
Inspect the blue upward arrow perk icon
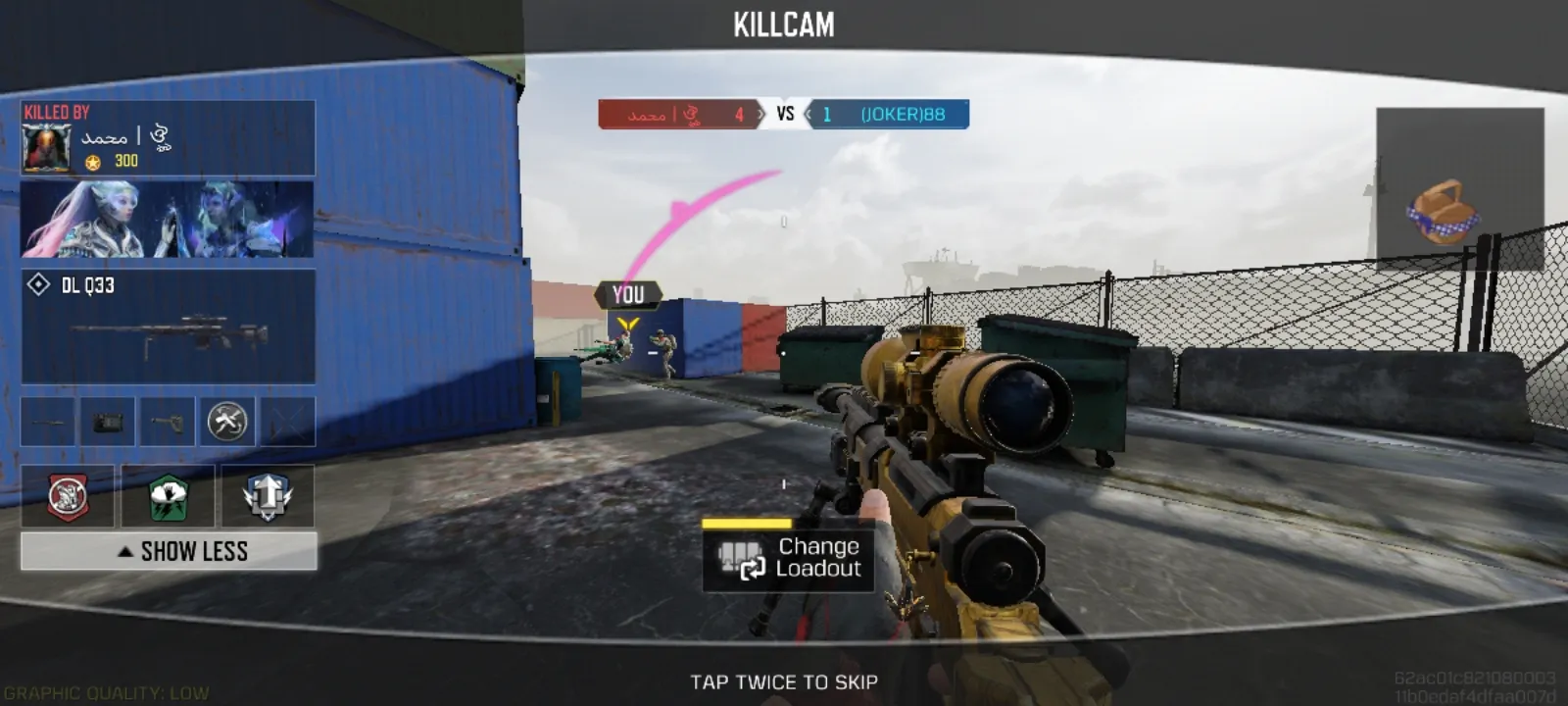coord(268,496)
